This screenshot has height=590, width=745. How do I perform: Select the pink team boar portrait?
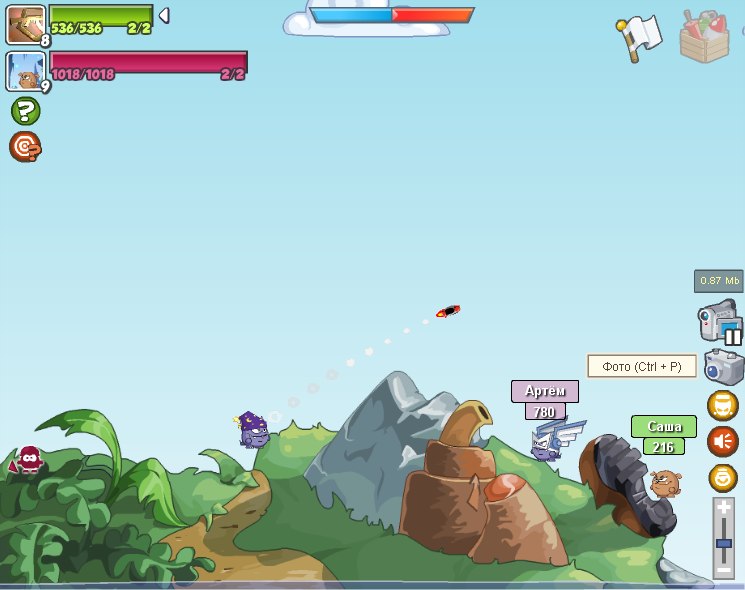click(x=25, y=71)
